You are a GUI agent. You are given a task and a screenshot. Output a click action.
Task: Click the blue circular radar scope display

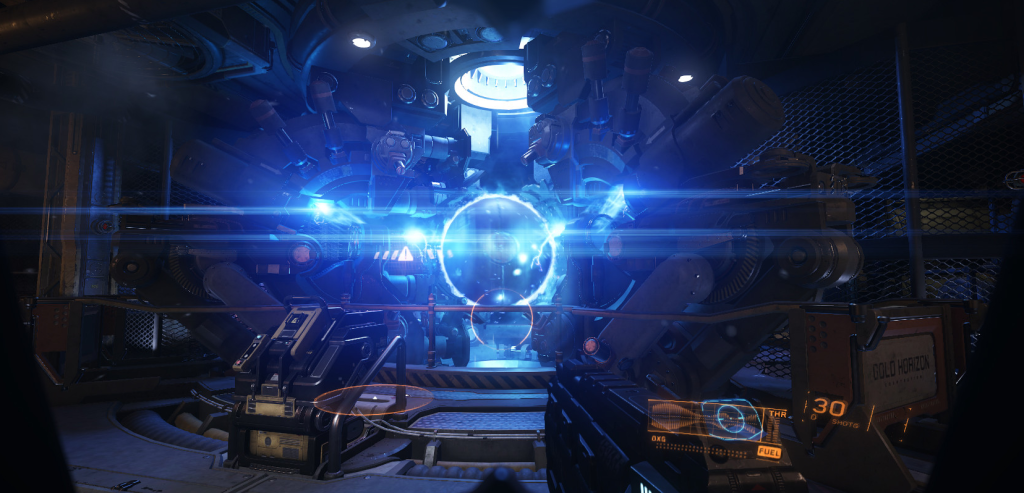coord(731,419)
